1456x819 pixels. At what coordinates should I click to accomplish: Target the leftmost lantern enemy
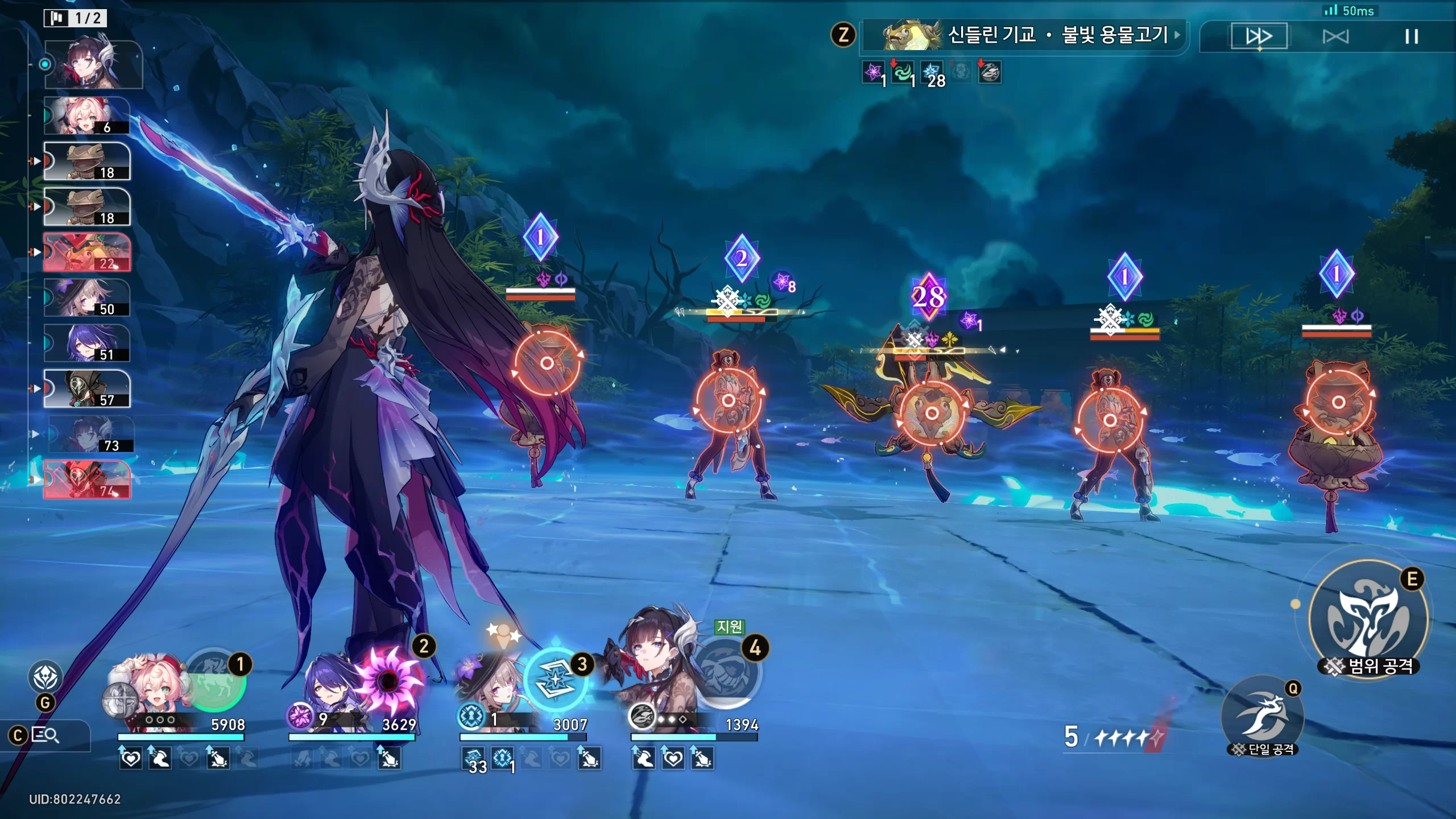547,363
